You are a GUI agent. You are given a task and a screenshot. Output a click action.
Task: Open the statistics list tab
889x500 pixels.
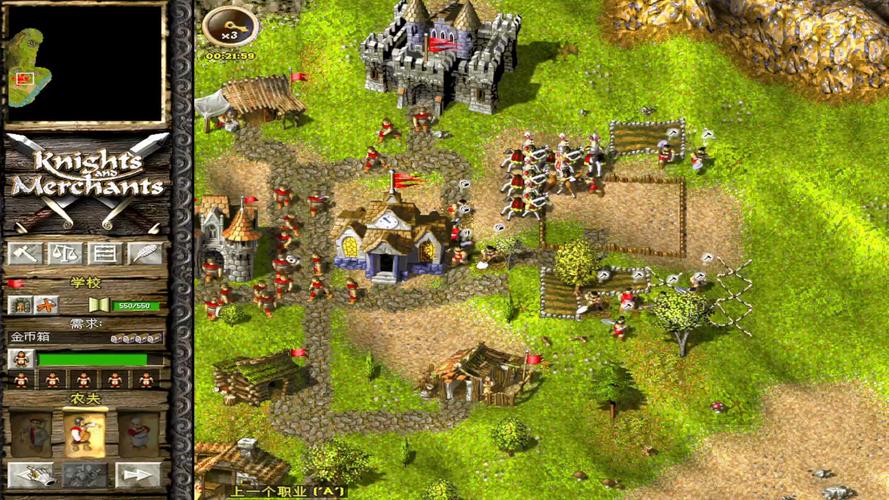[x=104, y=253]
